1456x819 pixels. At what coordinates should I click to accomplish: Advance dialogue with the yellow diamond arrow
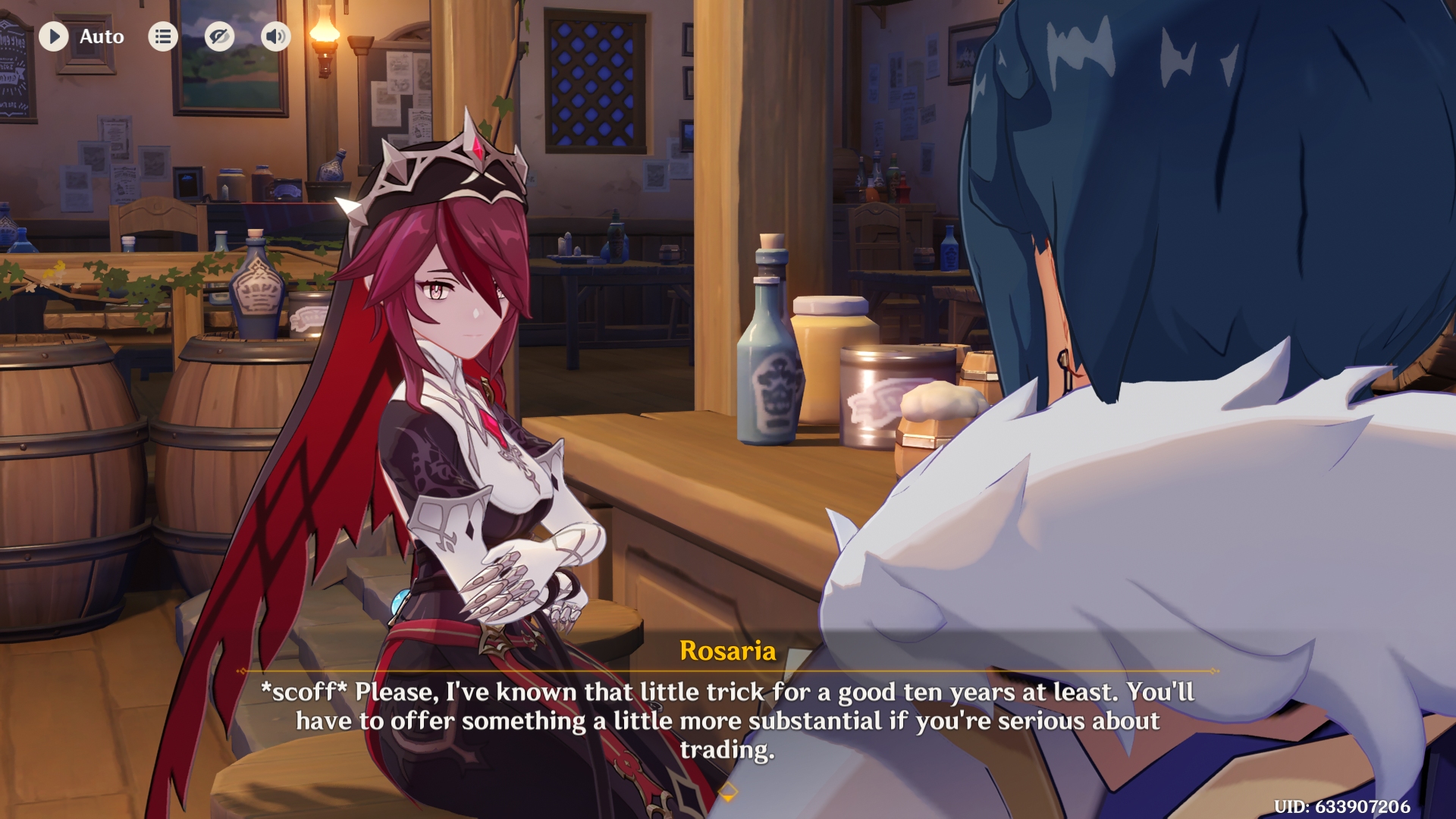click(x=727, y=793)
